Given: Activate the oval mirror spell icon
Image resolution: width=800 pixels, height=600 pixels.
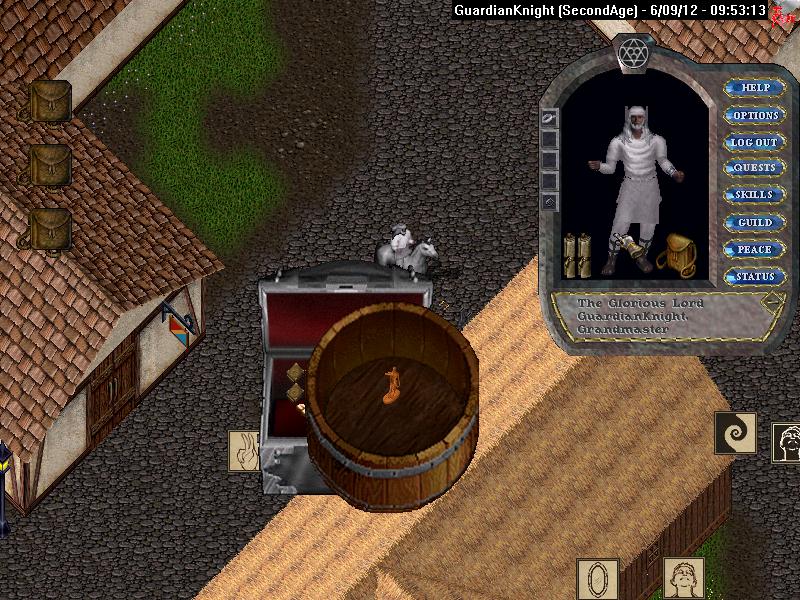Looking at the screenshot, I should [597, 579].
